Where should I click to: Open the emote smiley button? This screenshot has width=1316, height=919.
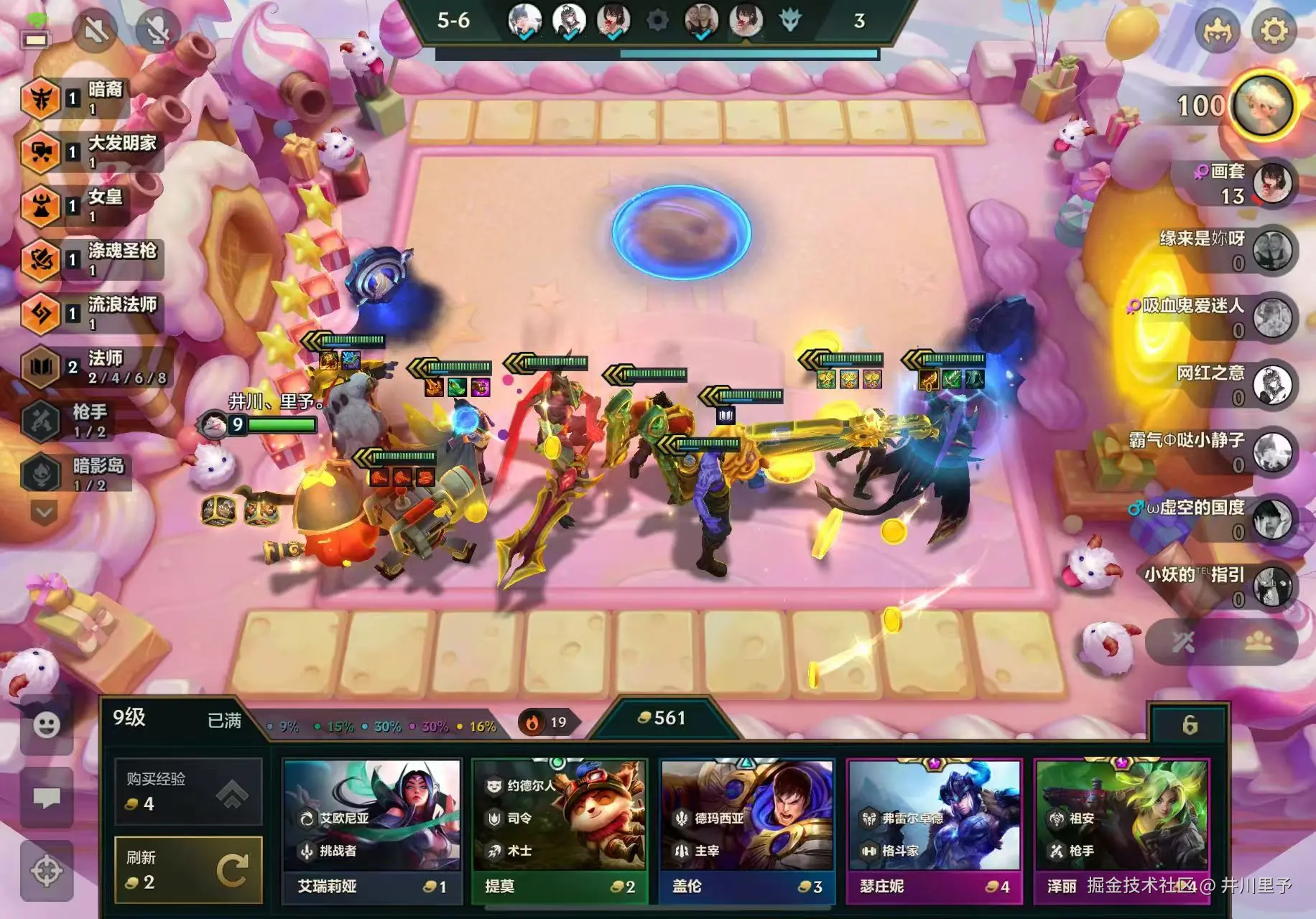47,725
